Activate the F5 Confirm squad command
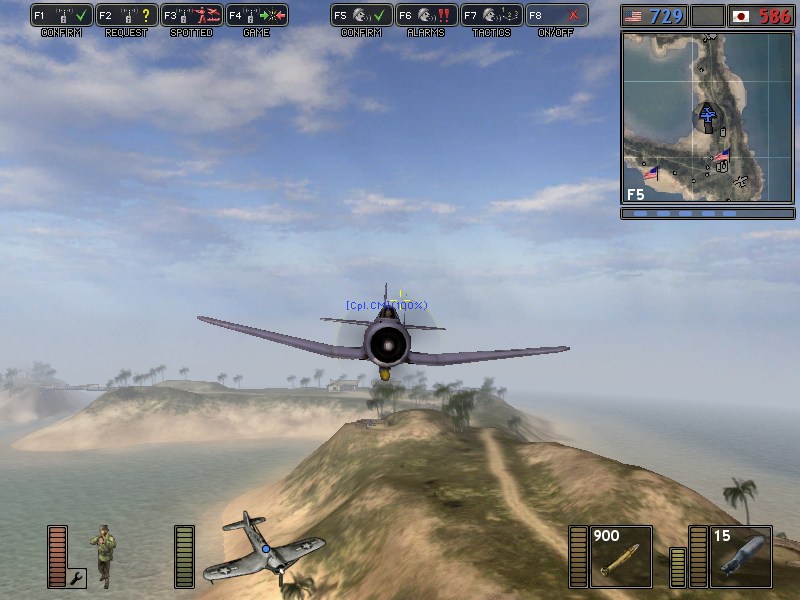The width and height of the screenshot is (800, 600). tap(361, 15)
